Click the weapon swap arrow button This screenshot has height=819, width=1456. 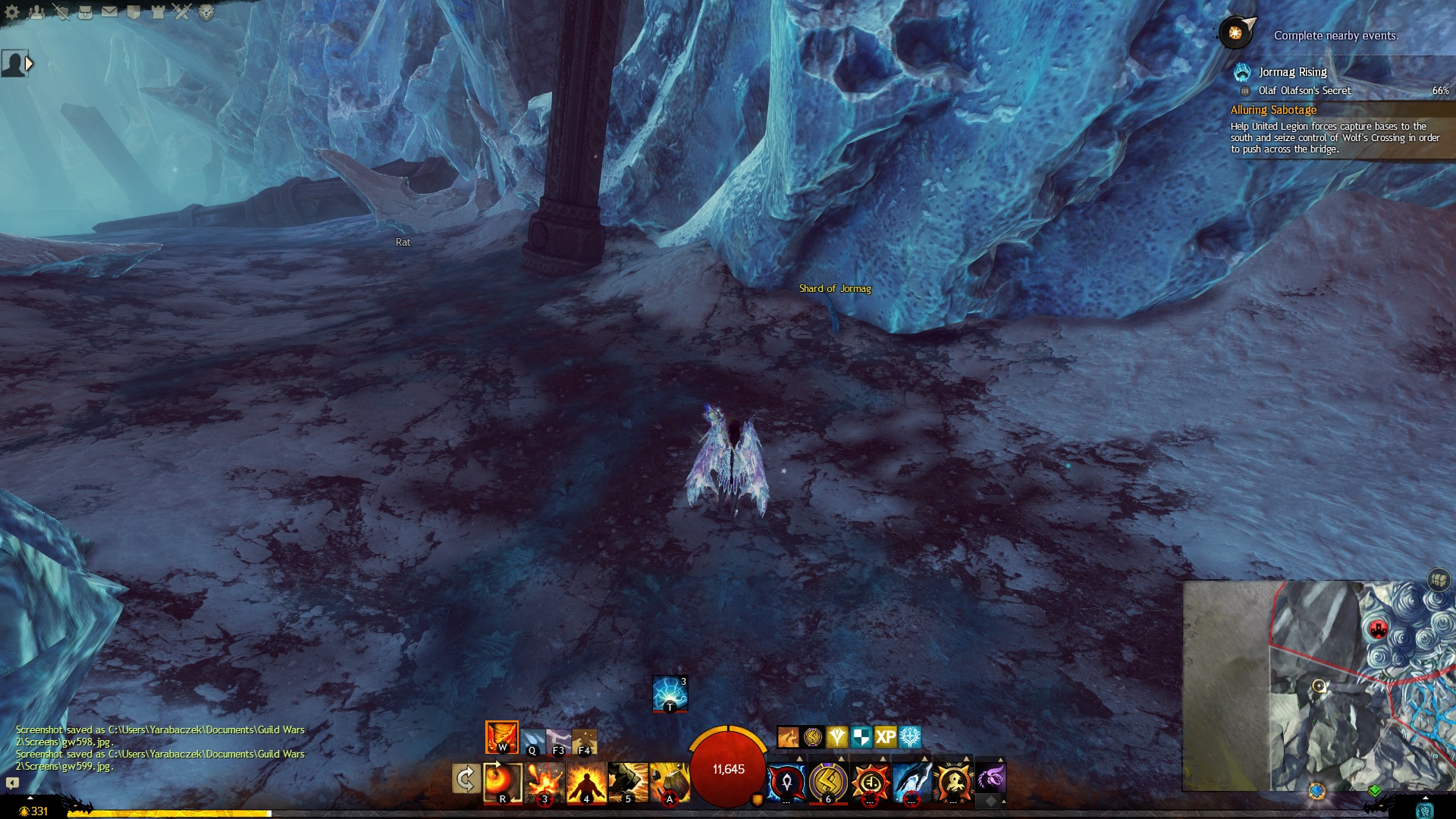pyautogui.click(x=465, y=779)
